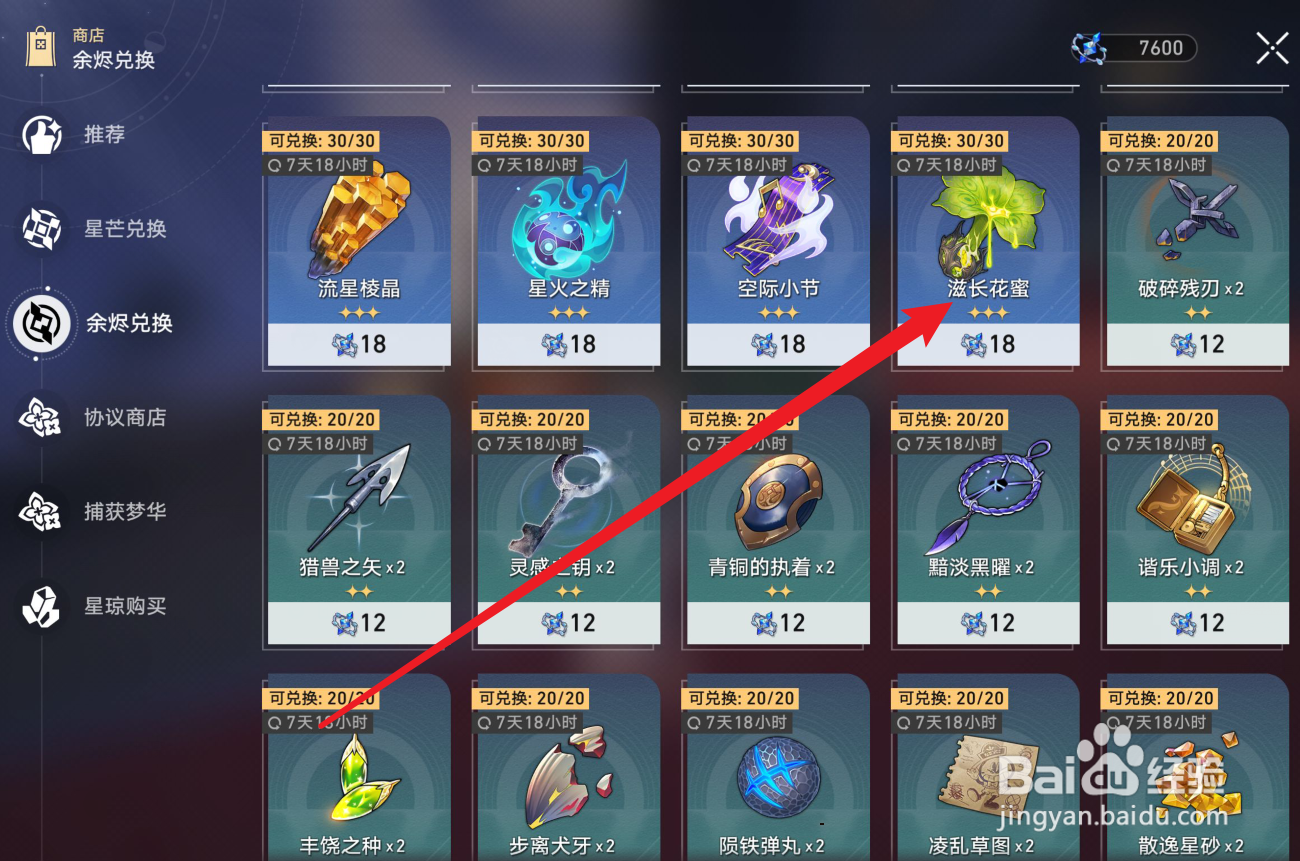Screen dimensions: 1300x861
Task: Select the 流星棱晶 item card
Action: (356, 240)
